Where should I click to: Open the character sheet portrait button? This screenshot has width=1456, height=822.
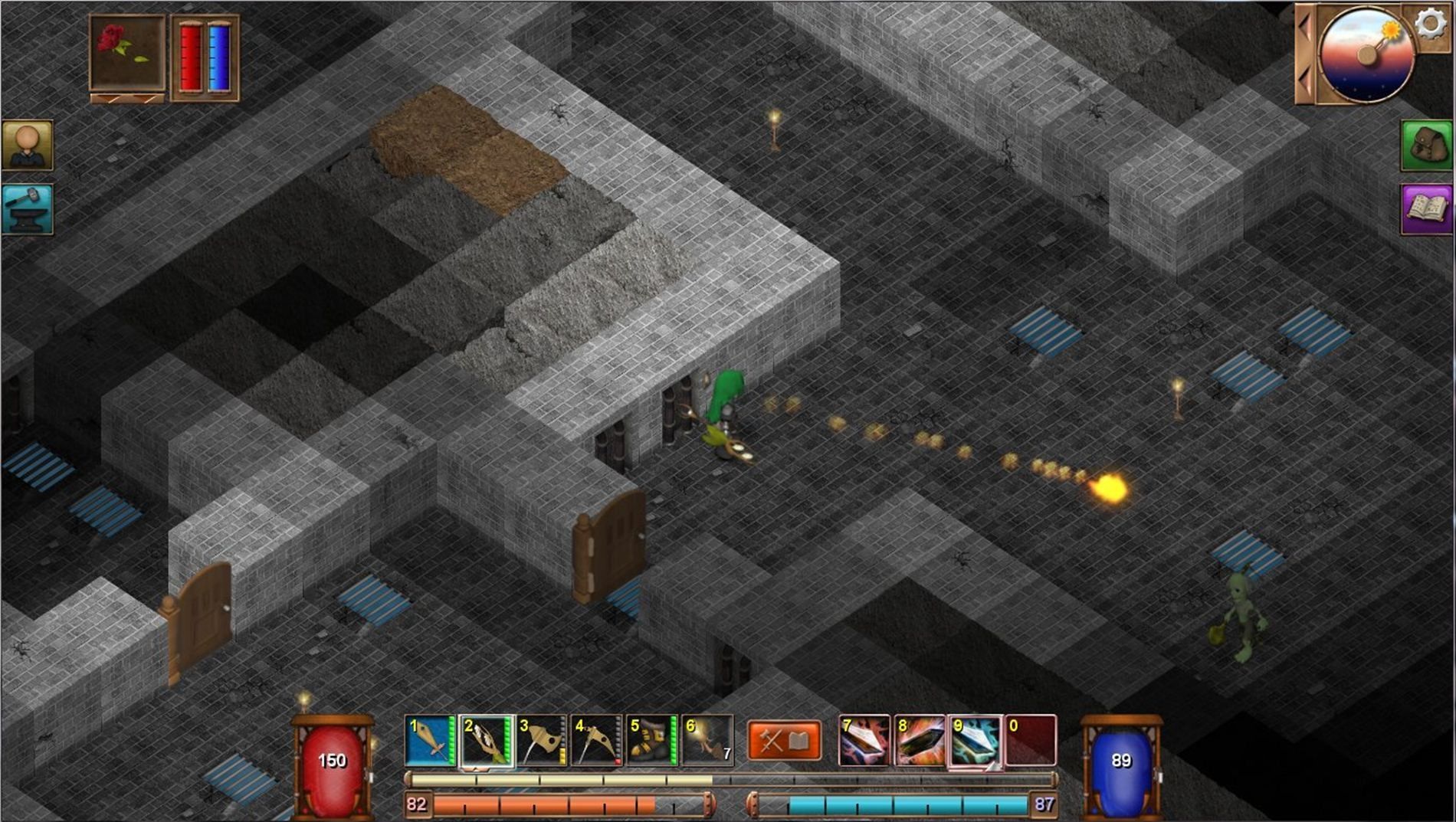click(28, 144)
